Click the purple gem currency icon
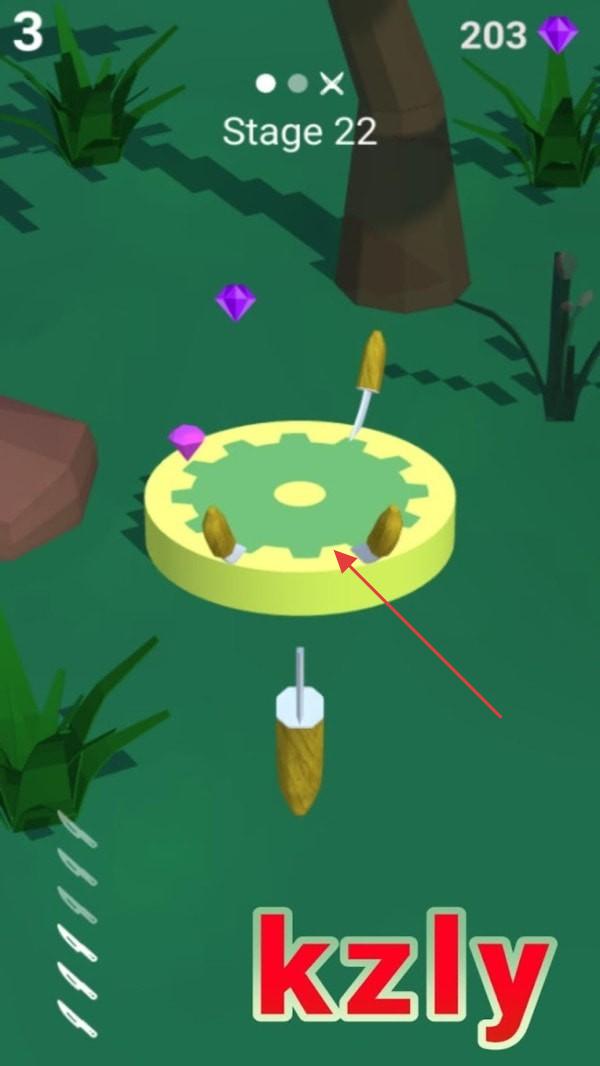The height and width of the screenshot is (1066, 600). 557,34
